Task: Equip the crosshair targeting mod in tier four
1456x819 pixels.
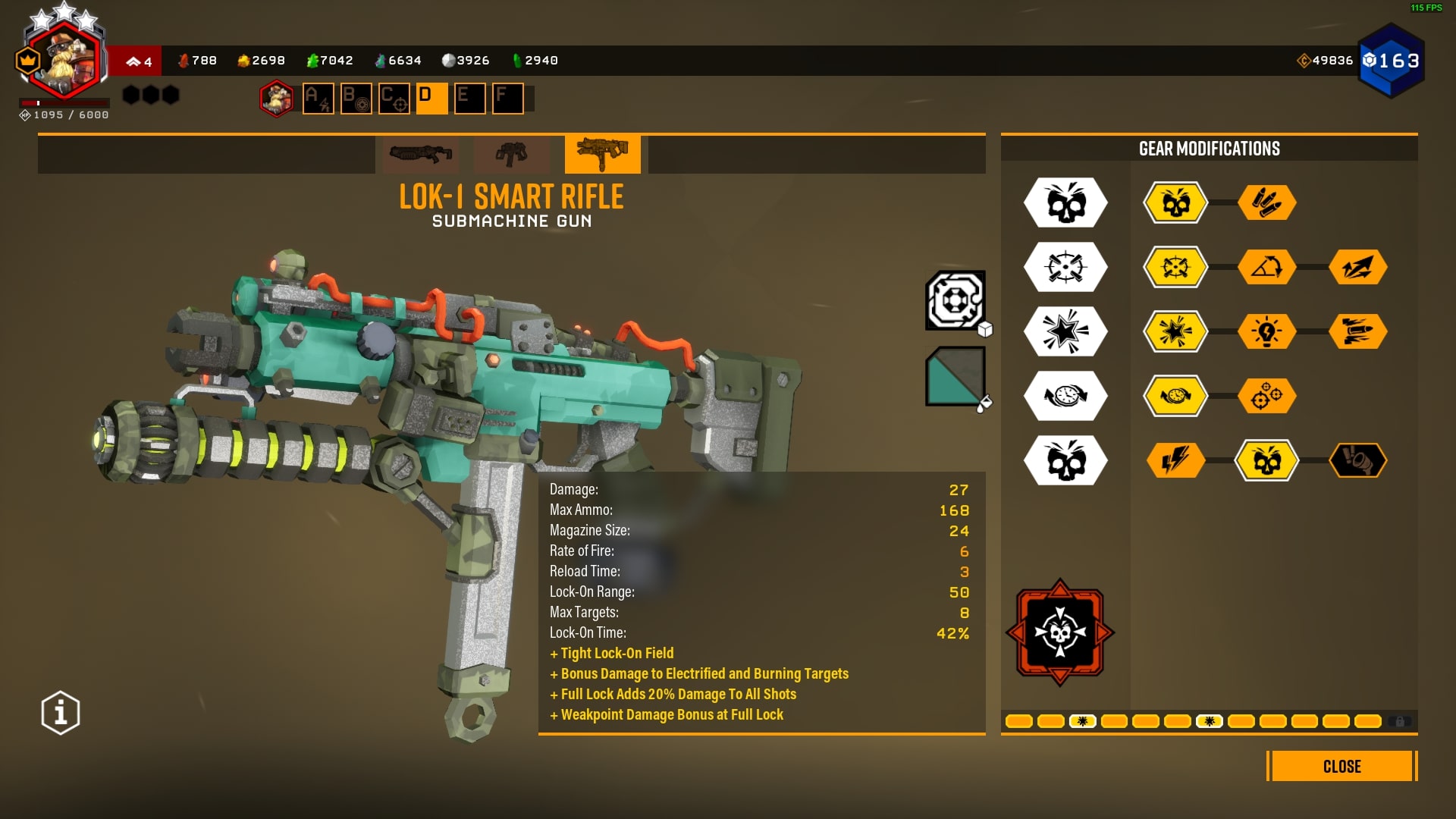Action: coord(1268,396)
